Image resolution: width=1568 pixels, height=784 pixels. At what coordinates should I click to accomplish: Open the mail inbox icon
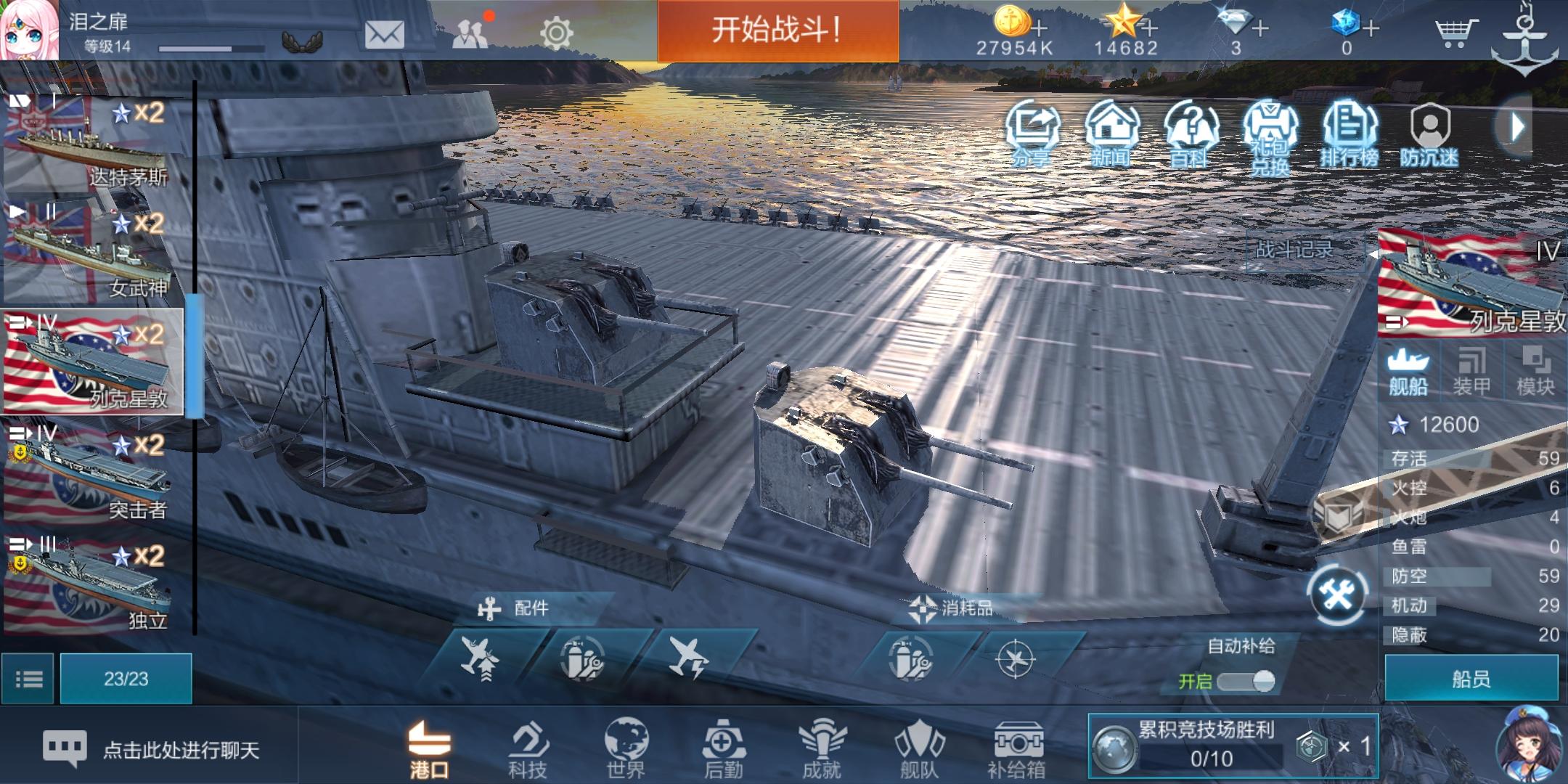[385, 34]
